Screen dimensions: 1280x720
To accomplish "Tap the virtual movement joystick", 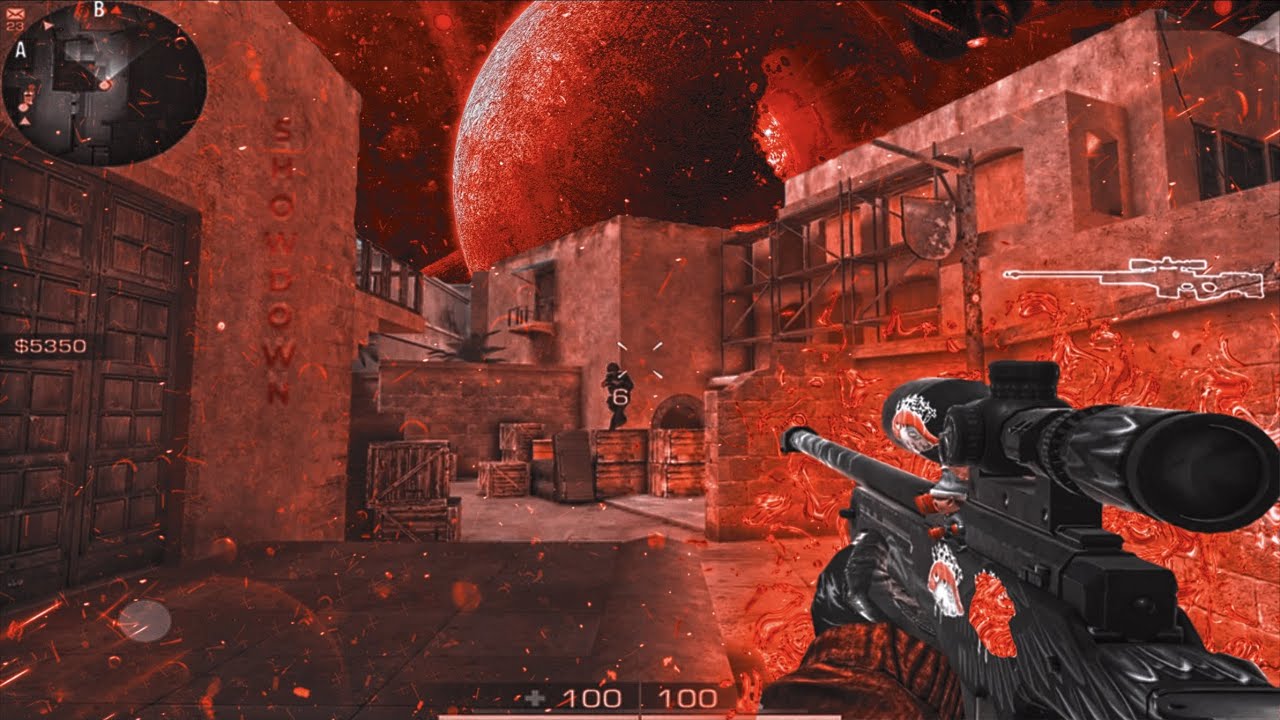I will tap(145, 621).
